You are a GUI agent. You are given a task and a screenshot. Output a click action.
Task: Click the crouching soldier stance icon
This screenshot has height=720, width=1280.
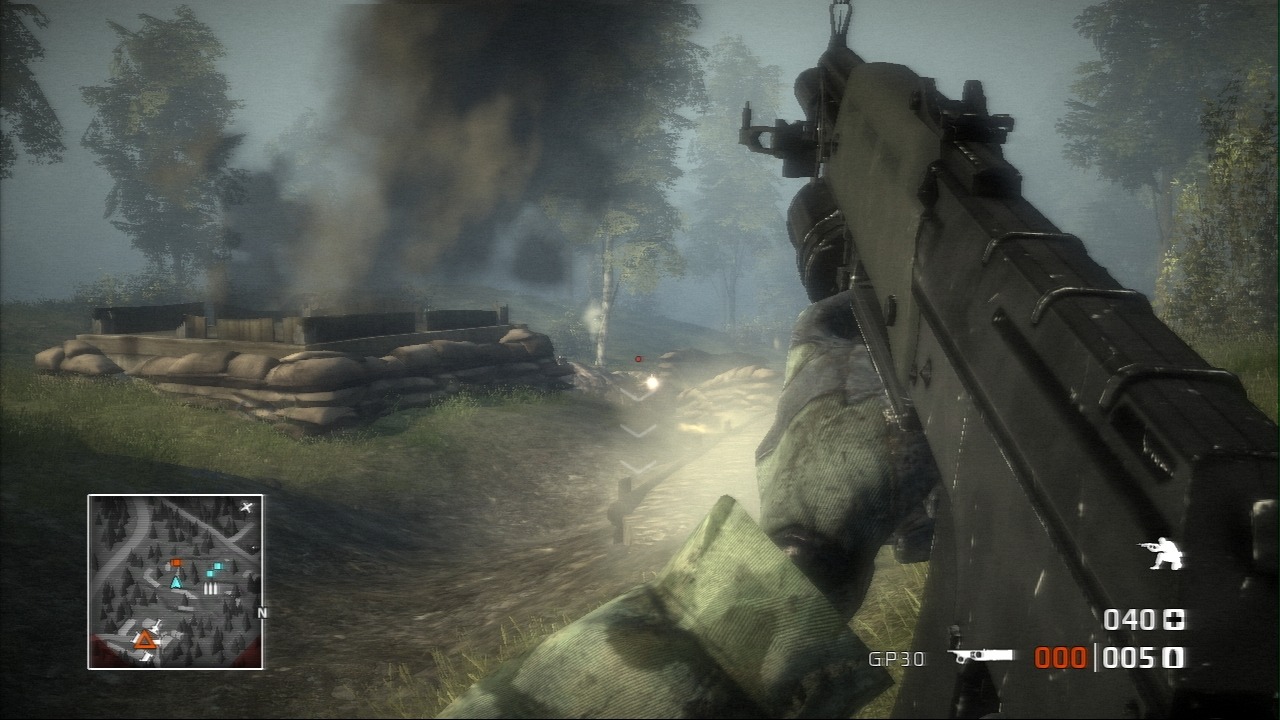coord(1160,554)
